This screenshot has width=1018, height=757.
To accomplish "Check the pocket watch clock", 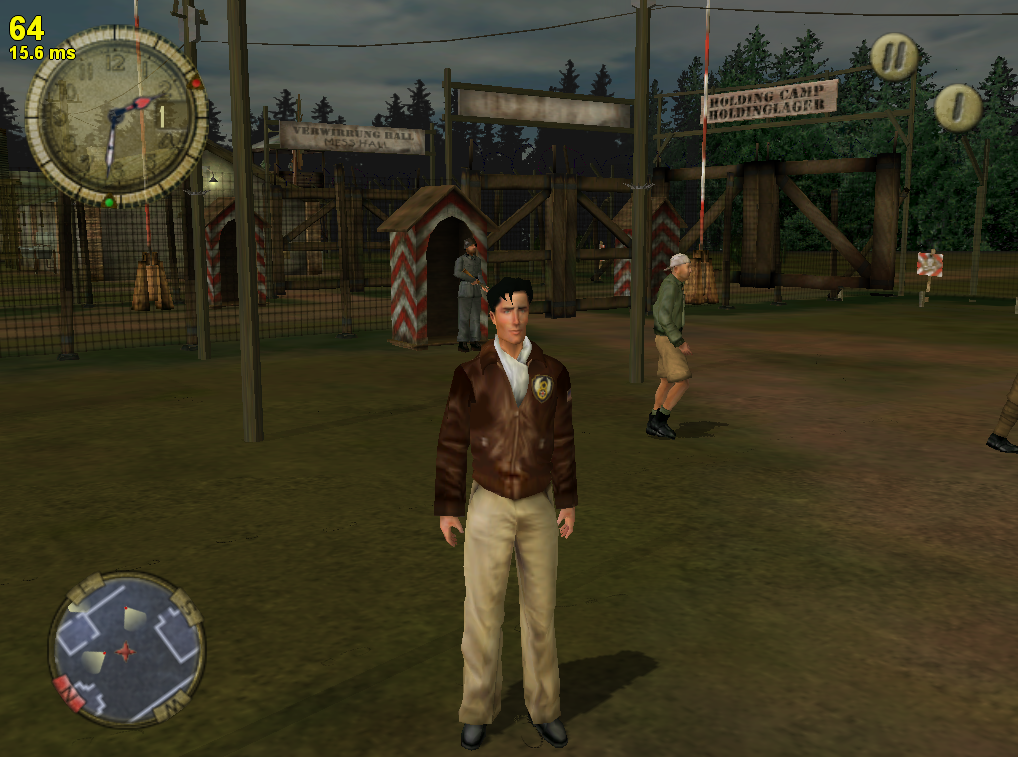I will 117,115.
